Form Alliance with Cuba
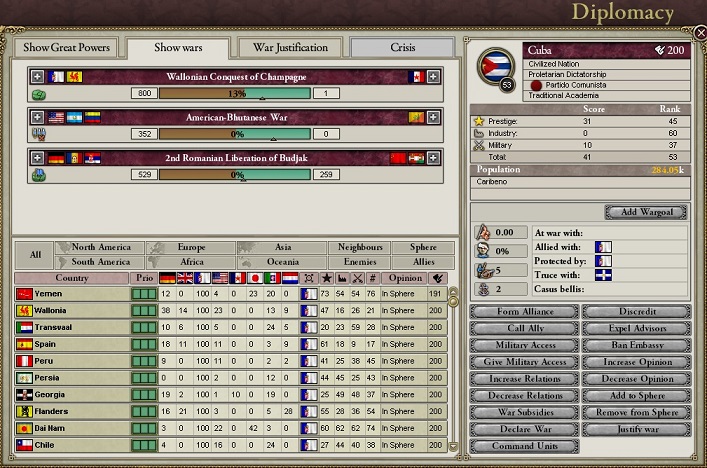The height and width of the screenshot is (468, 707). (x=523, y=312)
